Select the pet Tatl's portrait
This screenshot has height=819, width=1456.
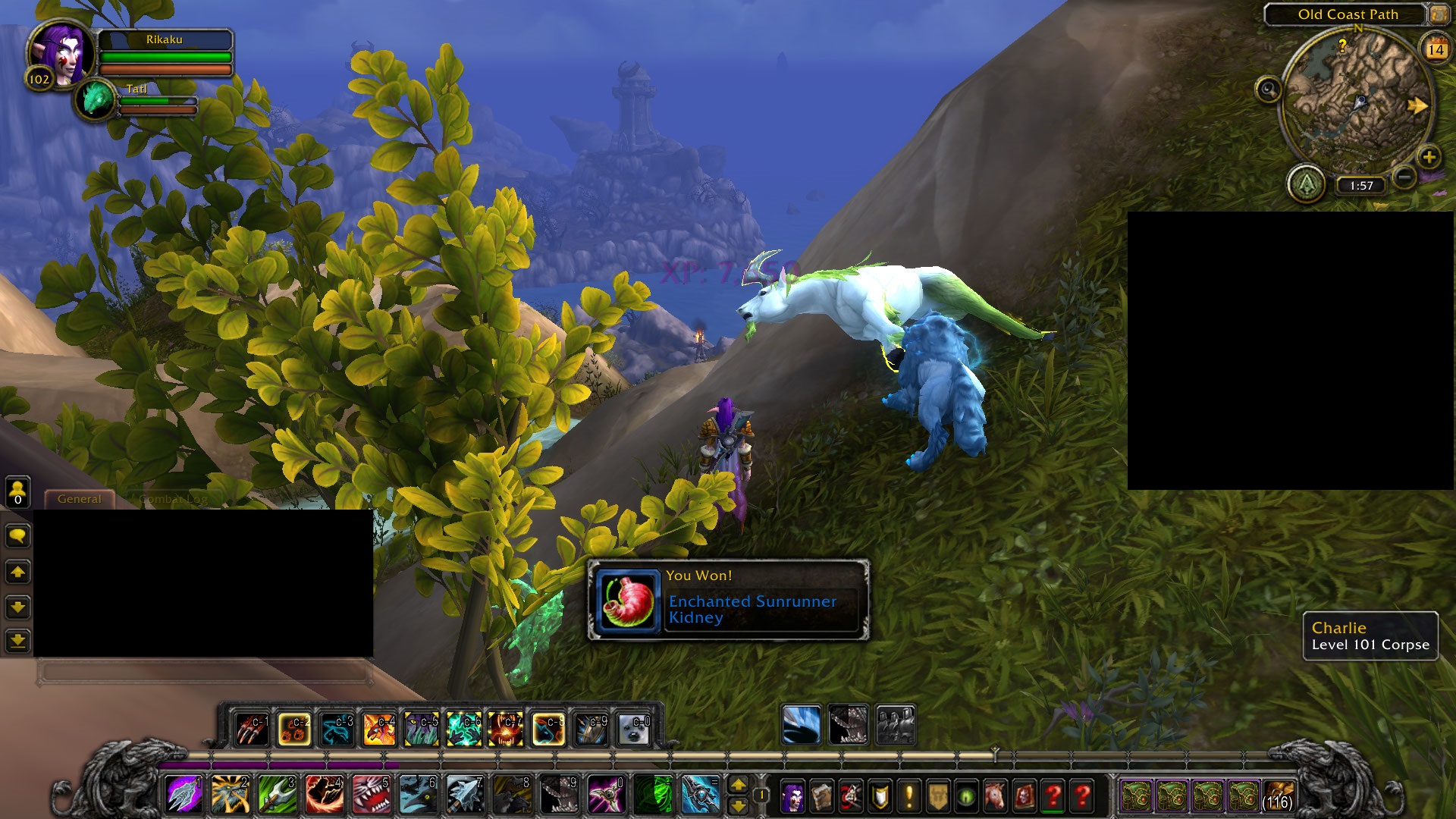96,99
